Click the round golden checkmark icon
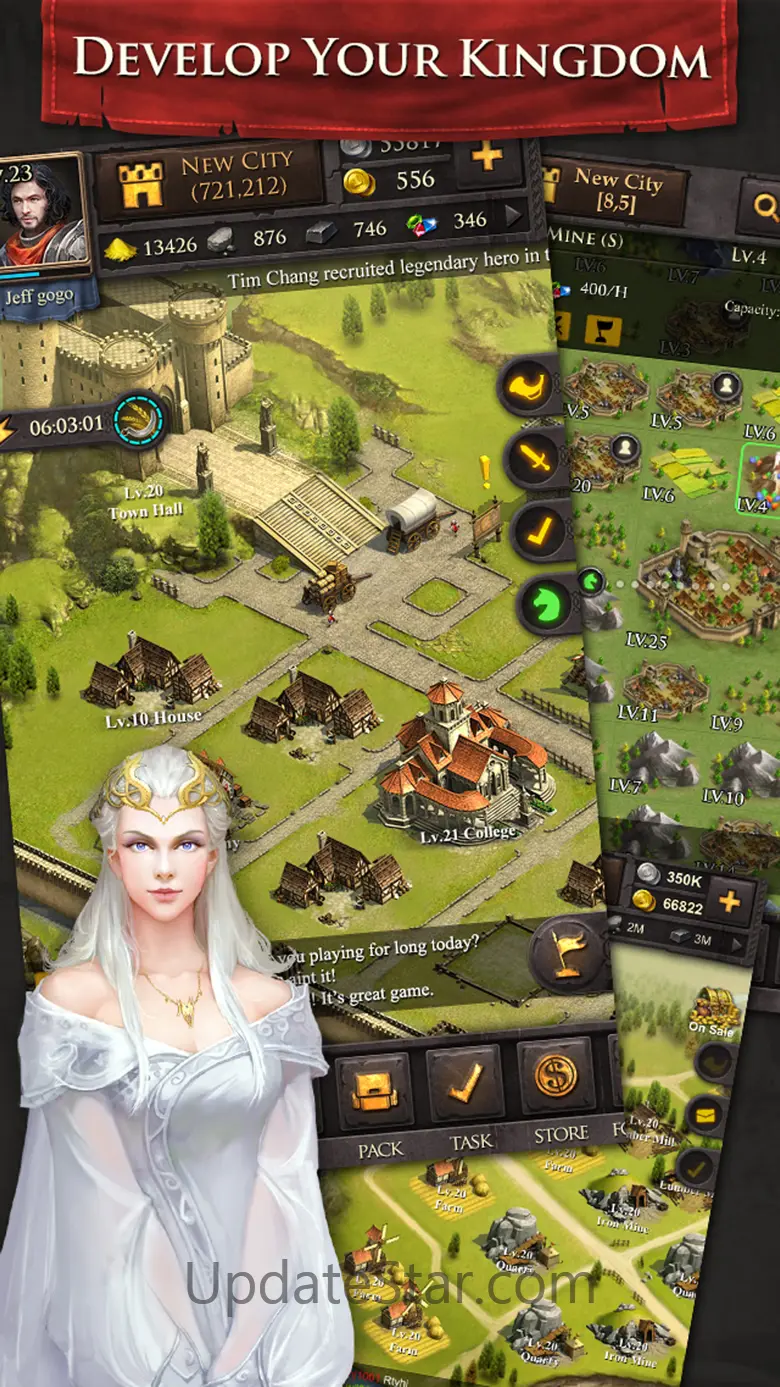The width and height of the screenshot is (780, 1387). coord(542,531)
